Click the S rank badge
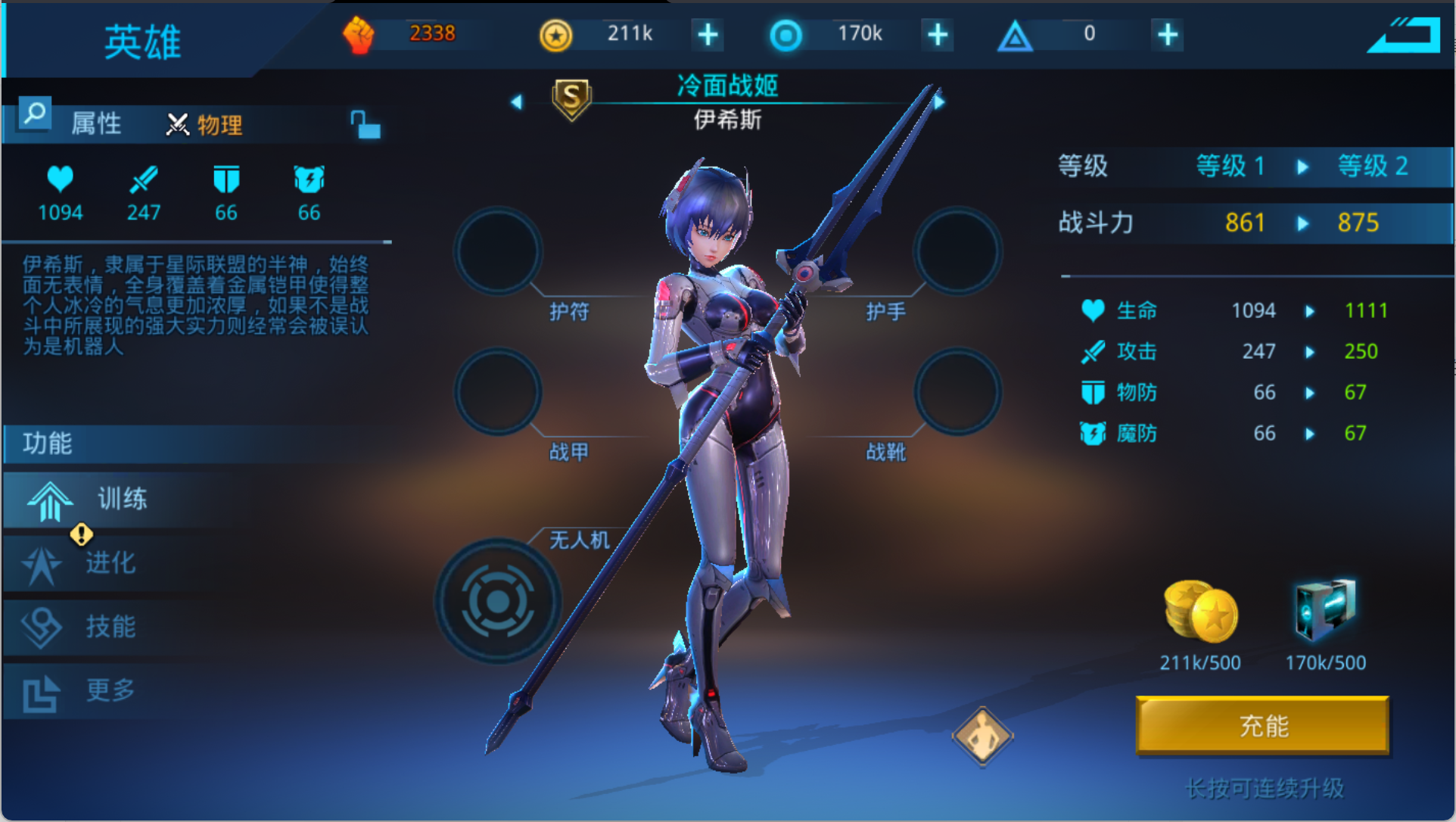Image resolution: width=1456 pixels, height=822 pixels. point(572,98)
